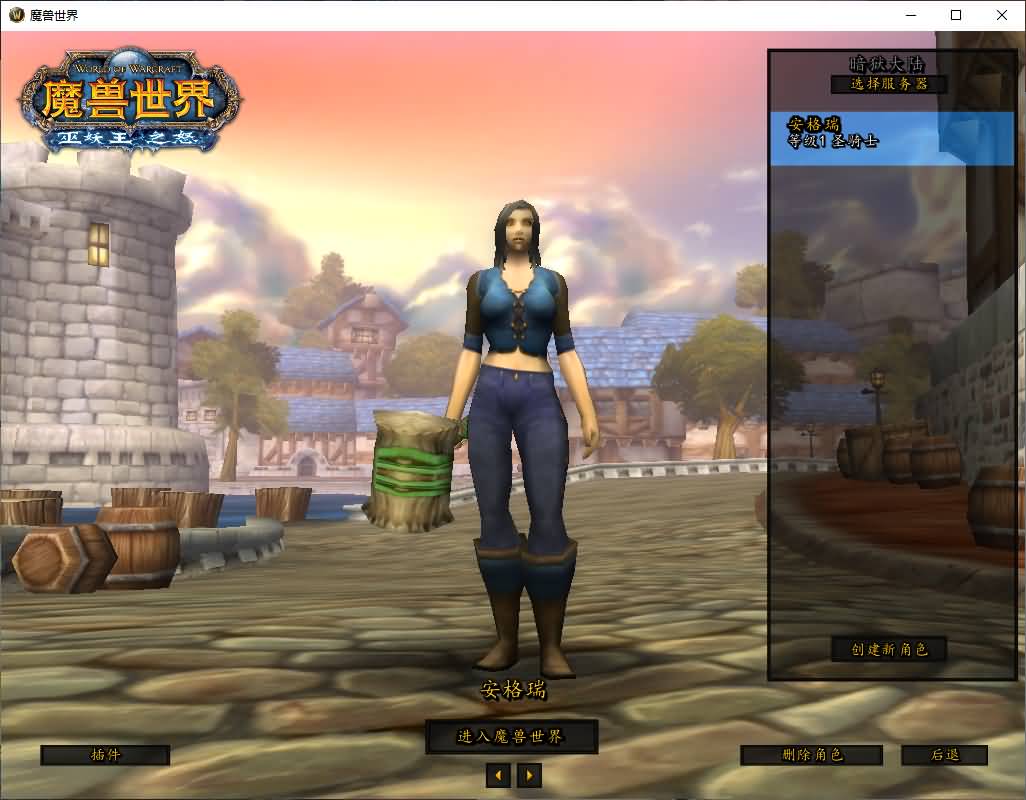Viewport: 1026px width, 800px height.
Task: Minimize the 魔兽世界 window
Action: [x=910, y=15]
